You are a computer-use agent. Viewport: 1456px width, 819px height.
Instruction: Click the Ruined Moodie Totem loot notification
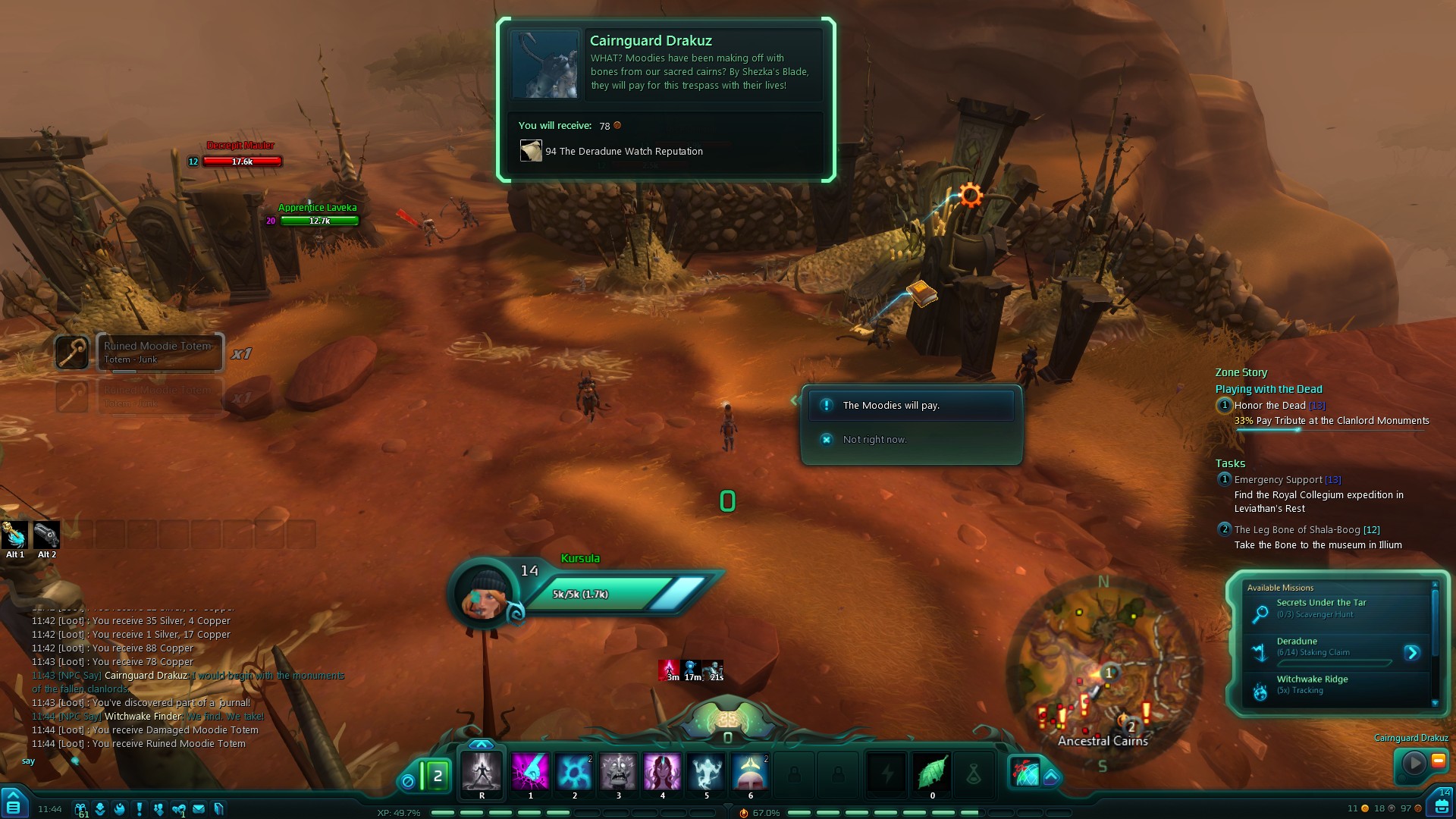(x=159, y=353)
